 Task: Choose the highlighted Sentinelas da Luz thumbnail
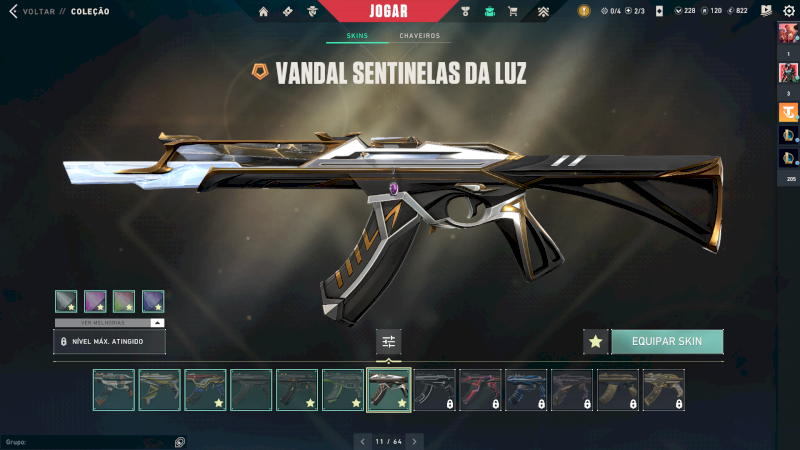pos(389,390)
